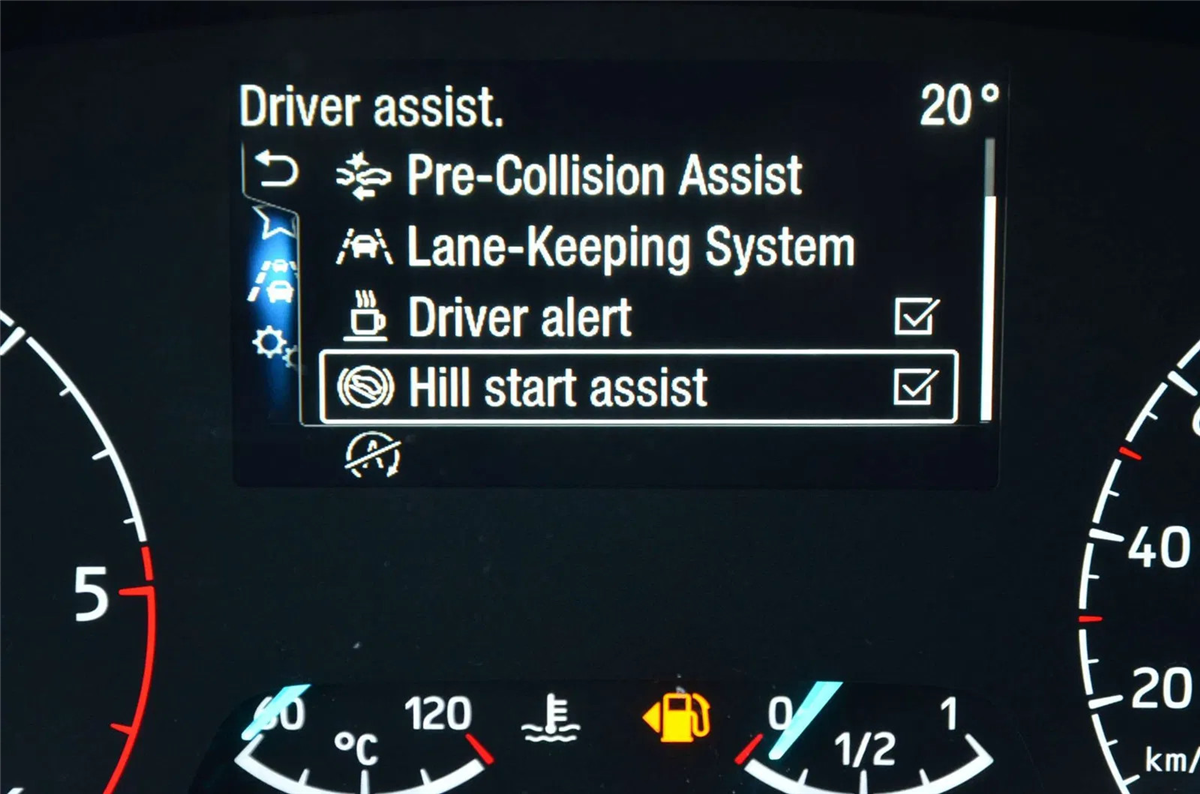Toggle the Driver alert checkbox
1200x794 pixels.
(916, 318)
